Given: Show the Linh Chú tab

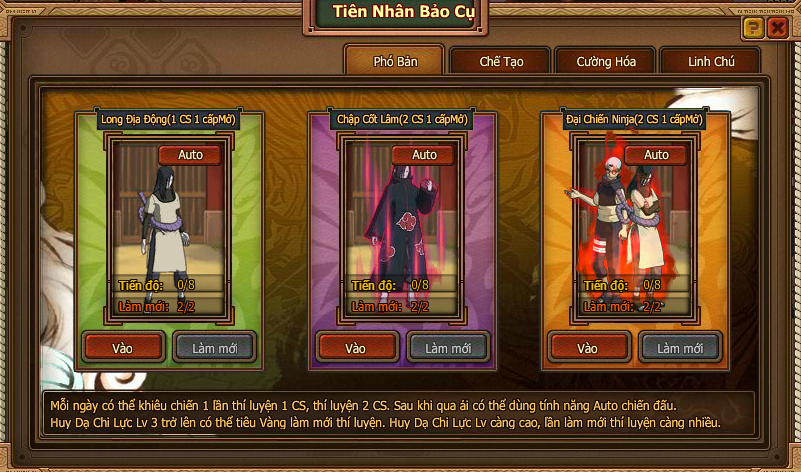Looking at the screenshot, I should 711,61.
